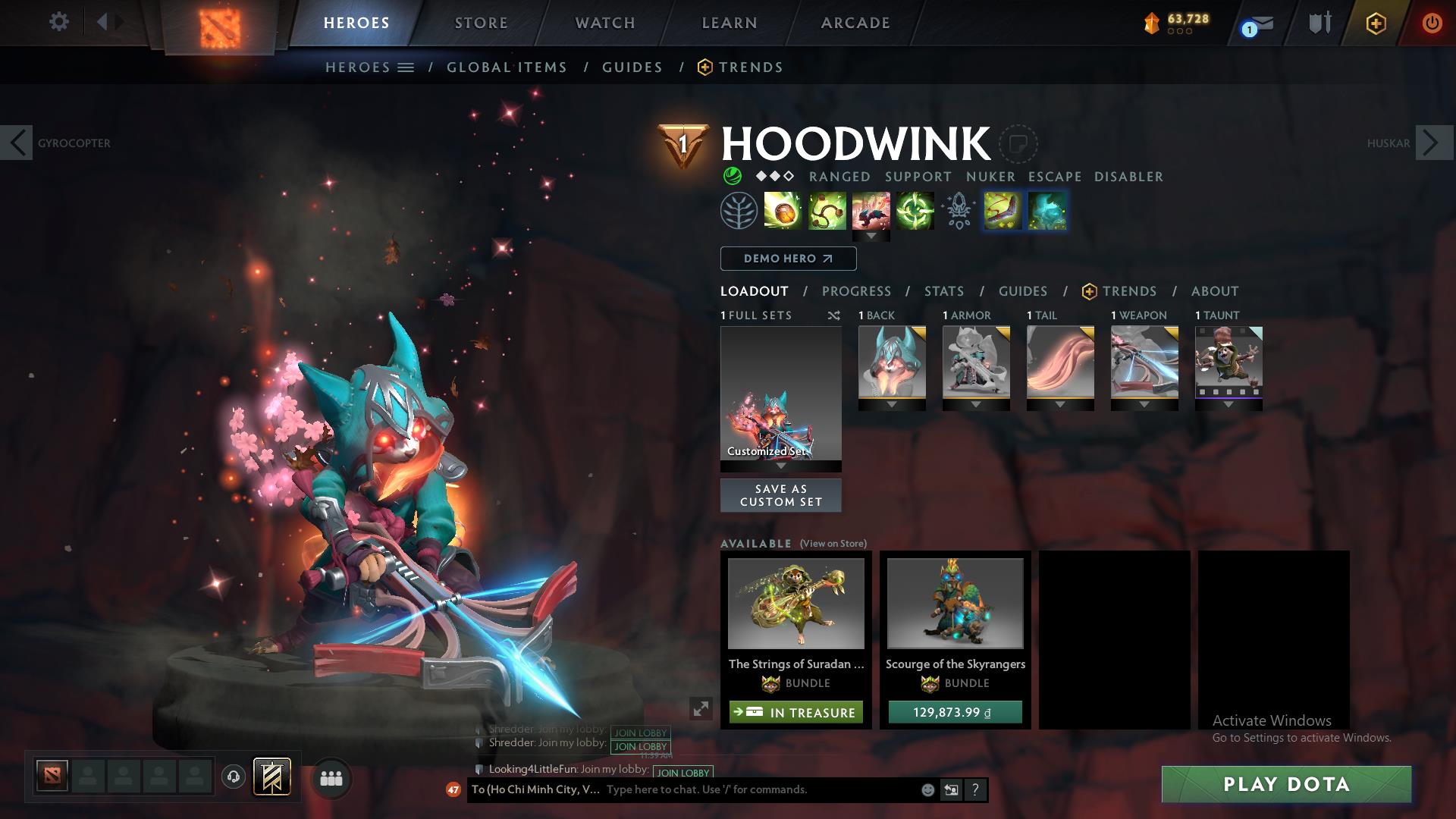The image size is (1456, 819).
Task: Click the shuffle loadout icon next to Full Sets
Action: point(833,315)
